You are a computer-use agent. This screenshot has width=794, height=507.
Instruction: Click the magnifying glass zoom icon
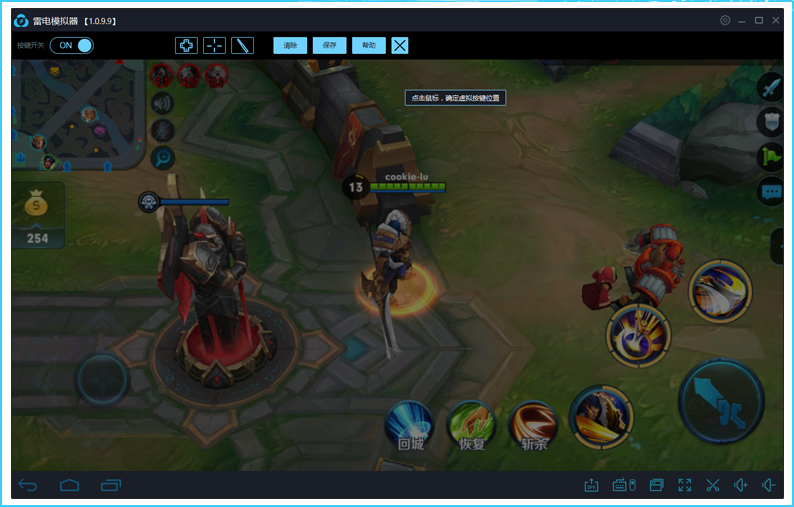[162, 157]
